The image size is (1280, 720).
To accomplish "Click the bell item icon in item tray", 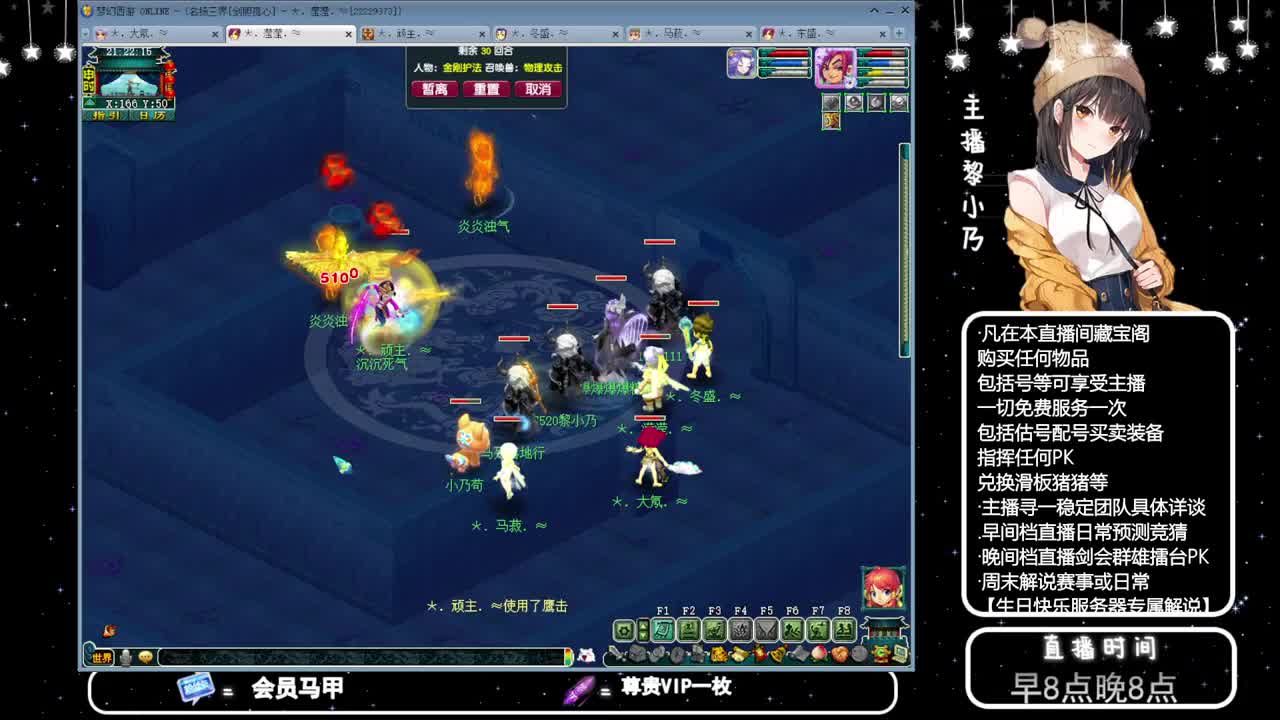I will pyautogui.click(x=778, y=656).
